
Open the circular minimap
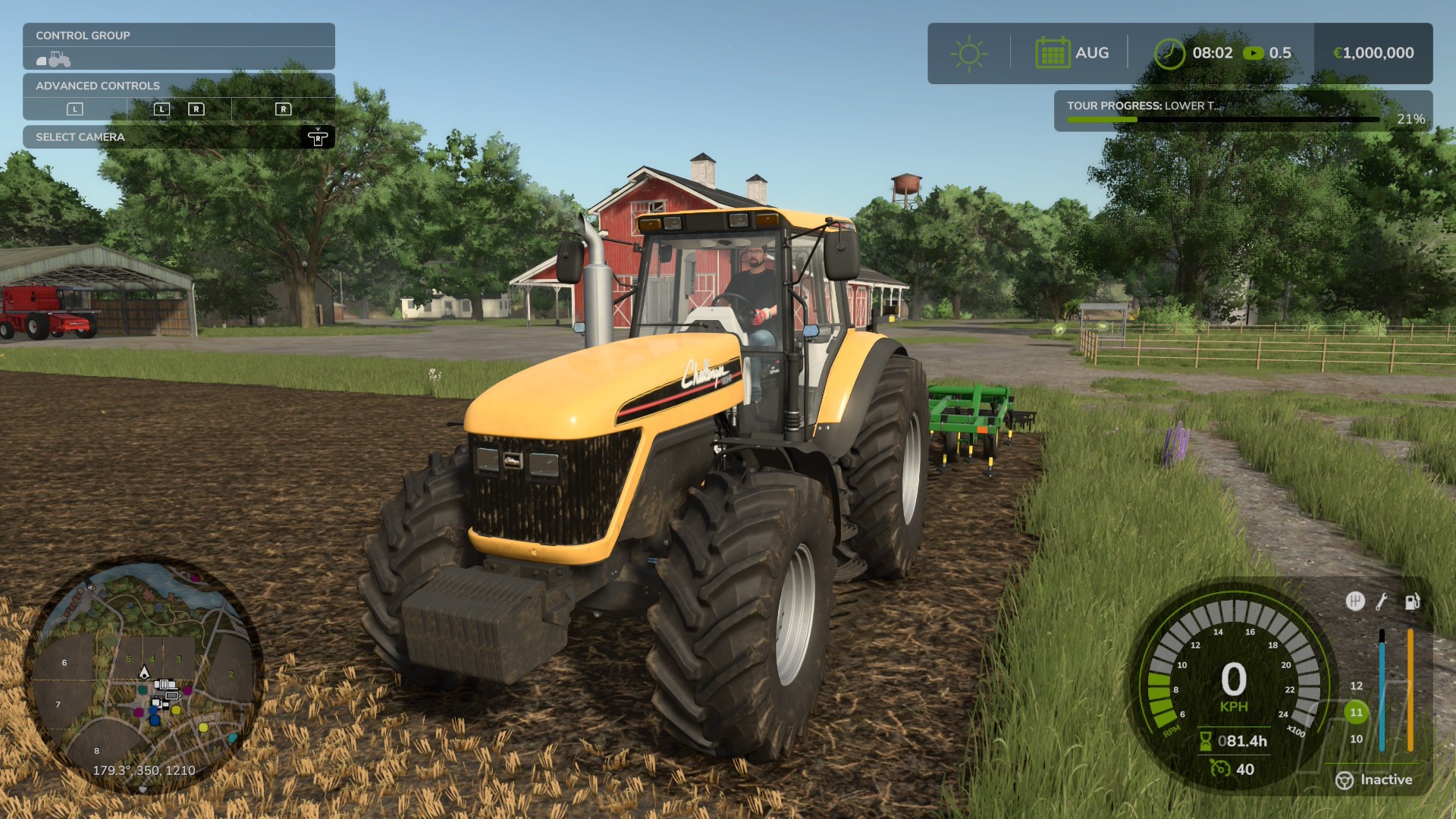coord(144,675)
